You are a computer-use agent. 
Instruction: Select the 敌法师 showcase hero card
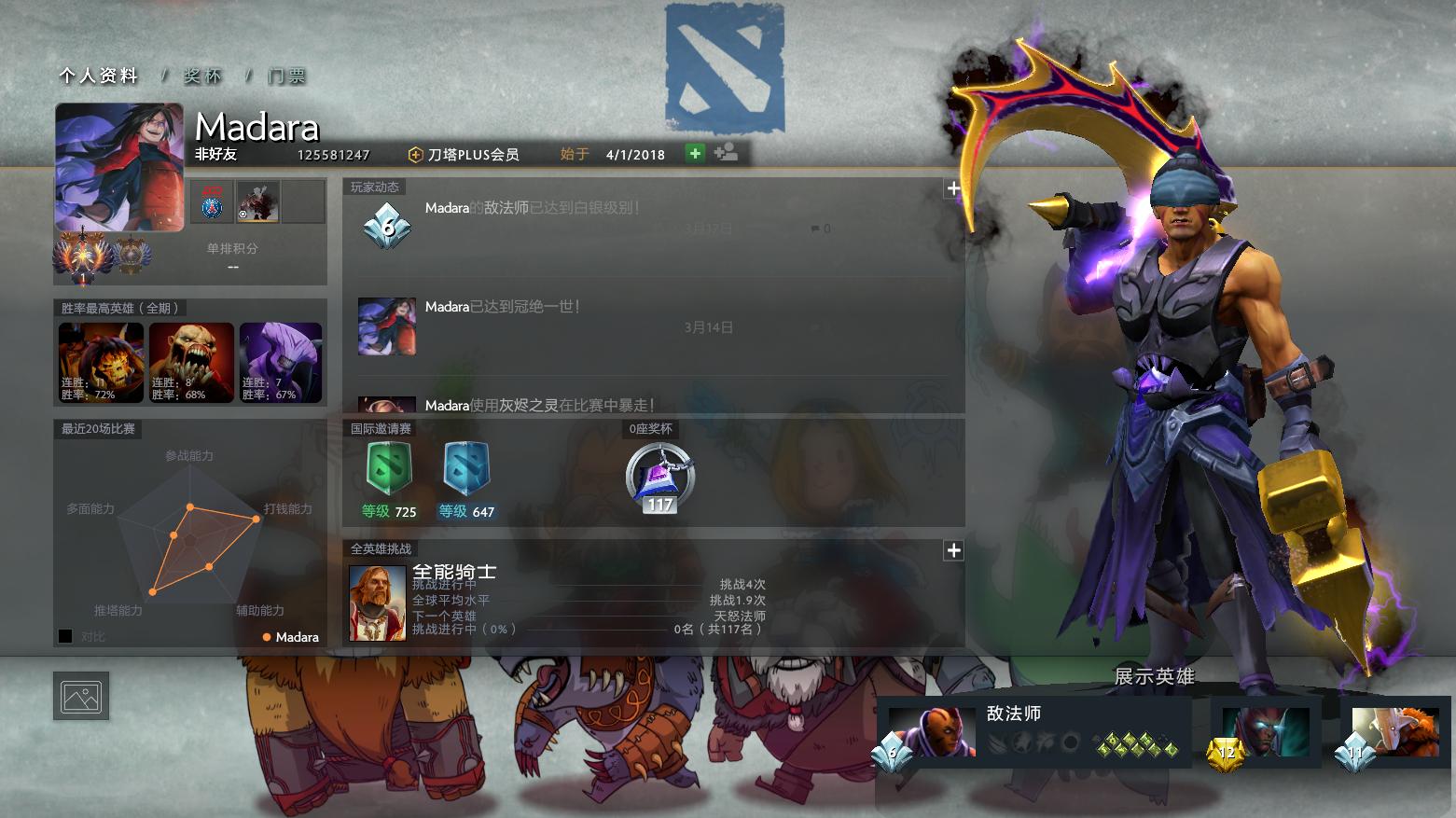click(1033, 732)
